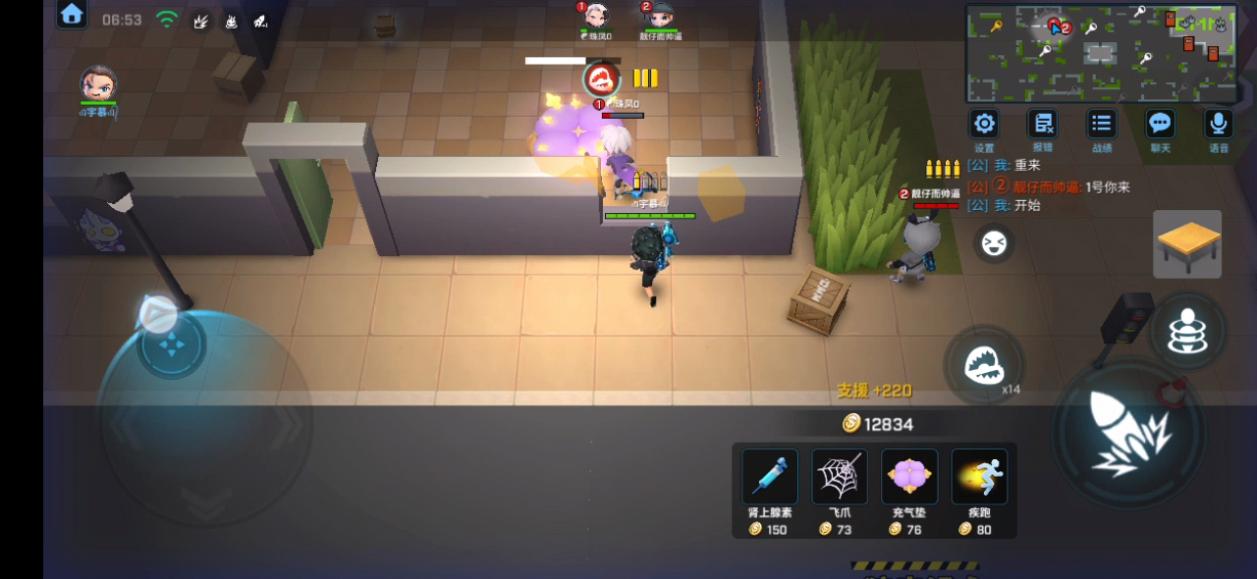
Task: Purchase the 充气垫 inflatable cushion
Action: [909, 477]
